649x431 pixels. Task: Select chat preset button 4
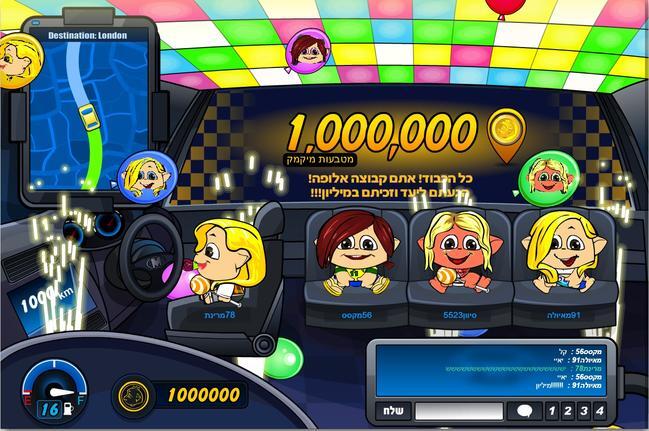pos(600,411)
